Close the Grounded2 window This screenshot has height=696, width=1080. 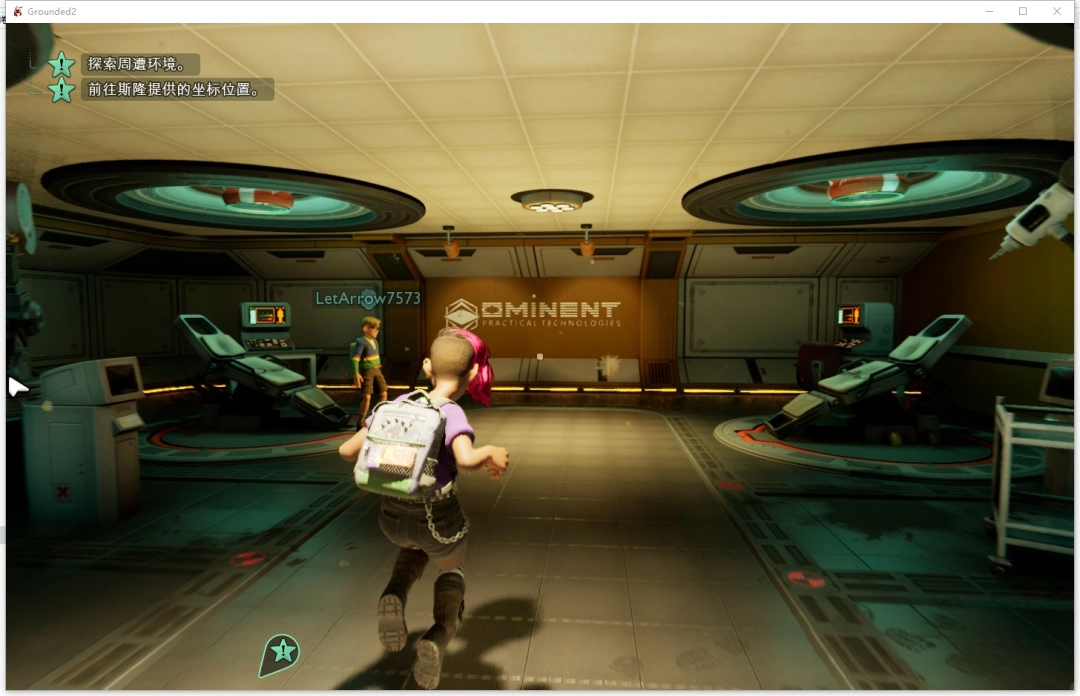tap(1057, 11)
